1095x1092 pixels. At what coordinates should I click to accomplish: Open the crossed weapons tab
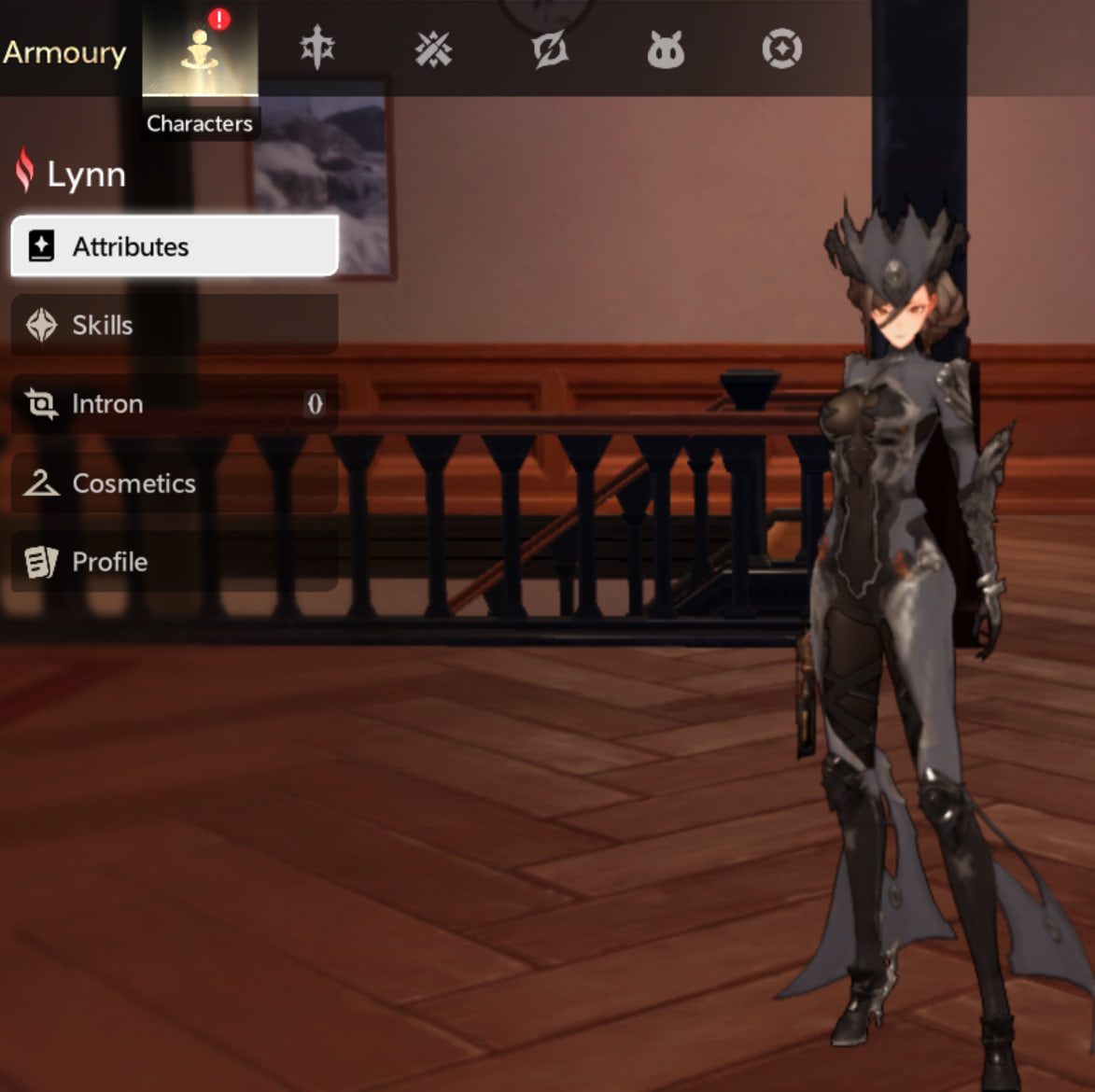coord(433,49)
